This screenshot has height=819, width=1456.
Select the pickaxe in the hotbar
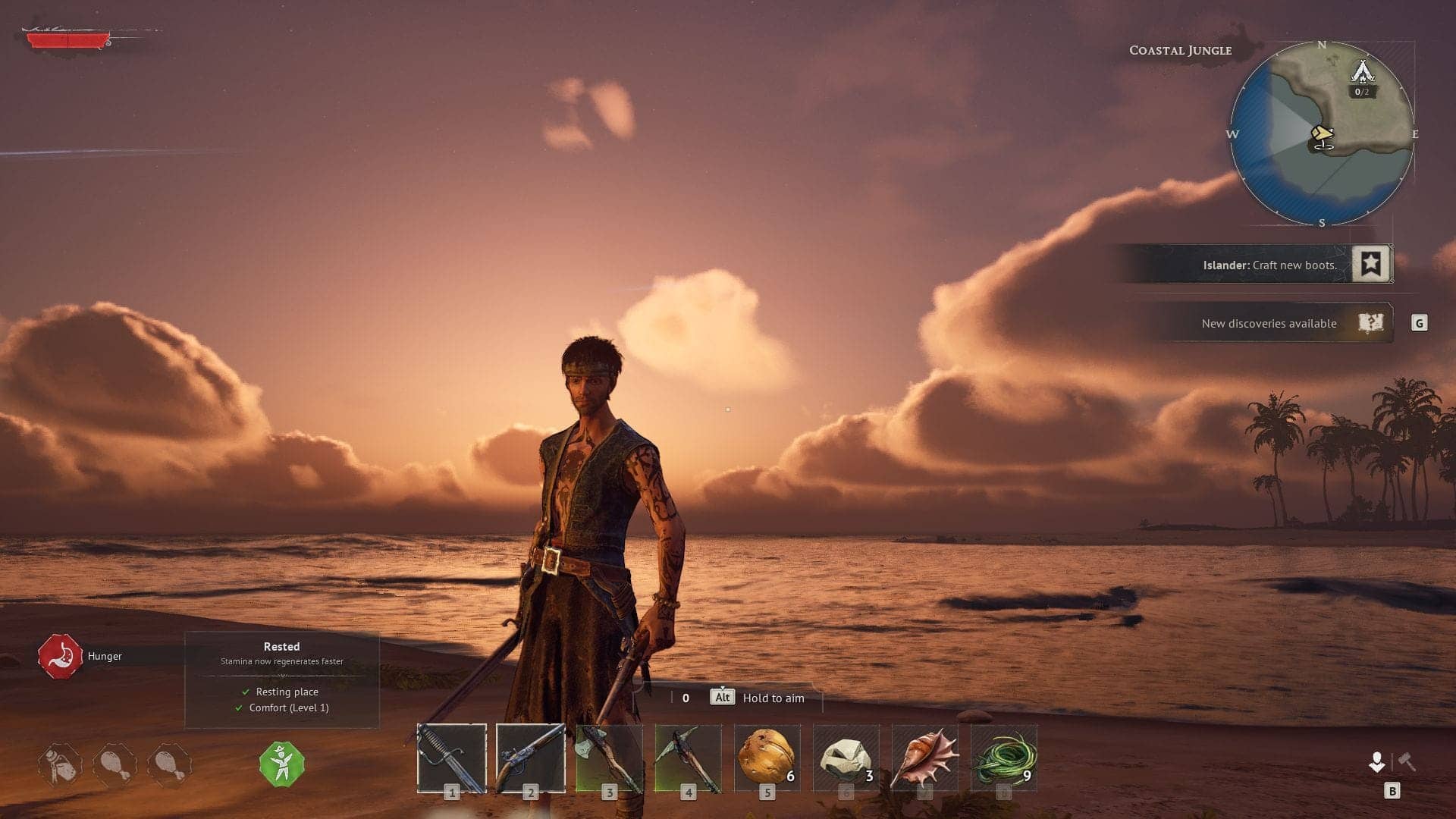tap(688, 758)
